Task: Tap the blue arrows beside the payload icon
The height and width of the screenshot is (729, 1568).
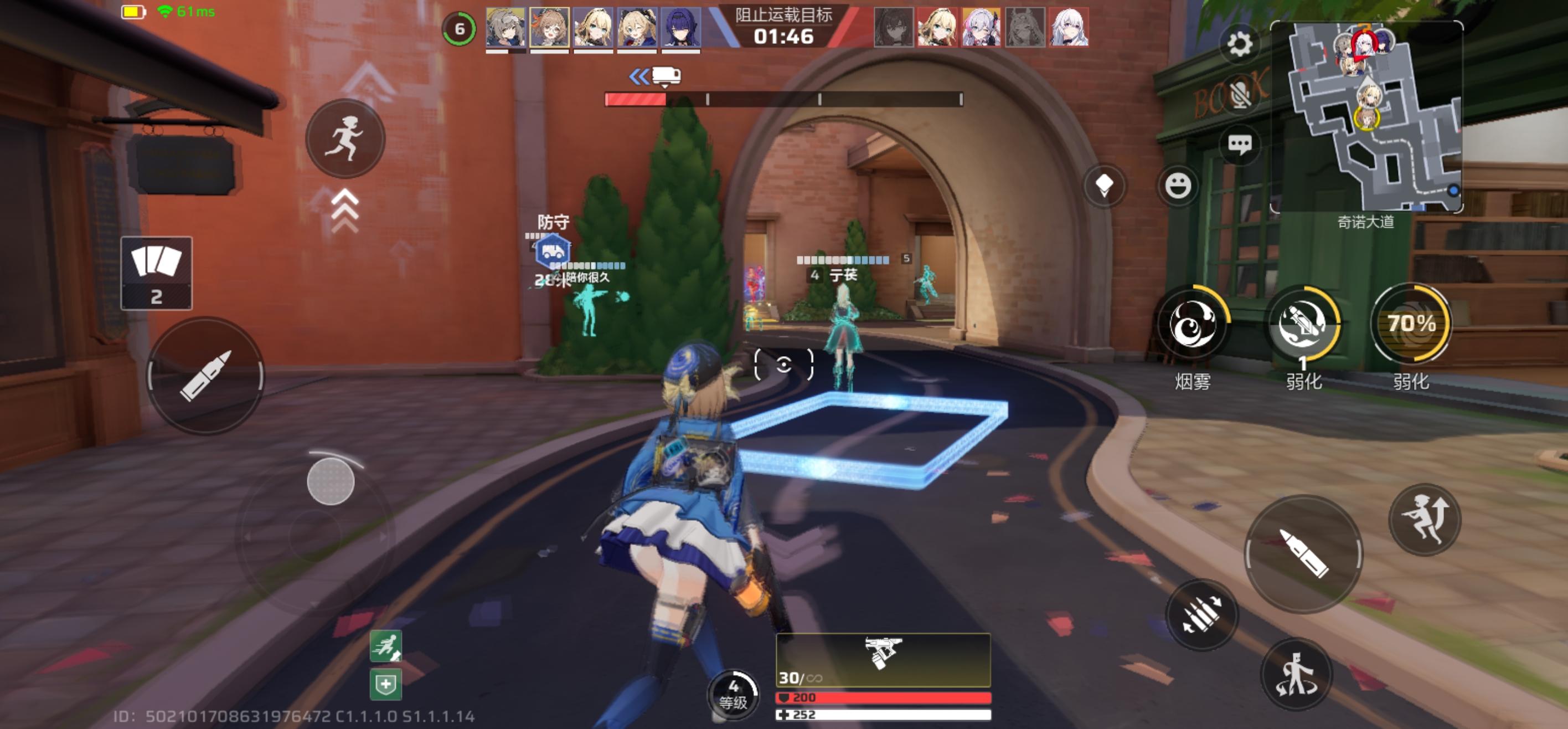Action: (637, 77)
